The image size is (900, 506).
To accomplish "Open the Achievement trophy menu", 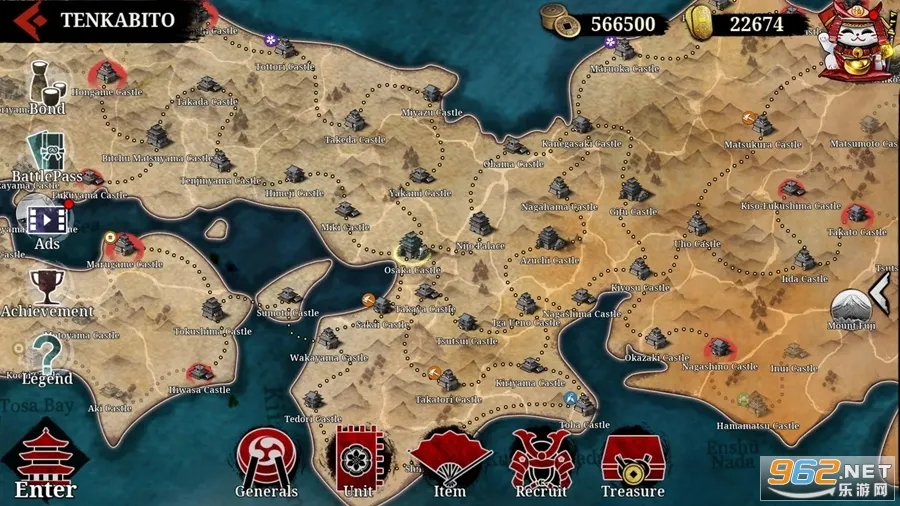I will (x=46, y=291).
